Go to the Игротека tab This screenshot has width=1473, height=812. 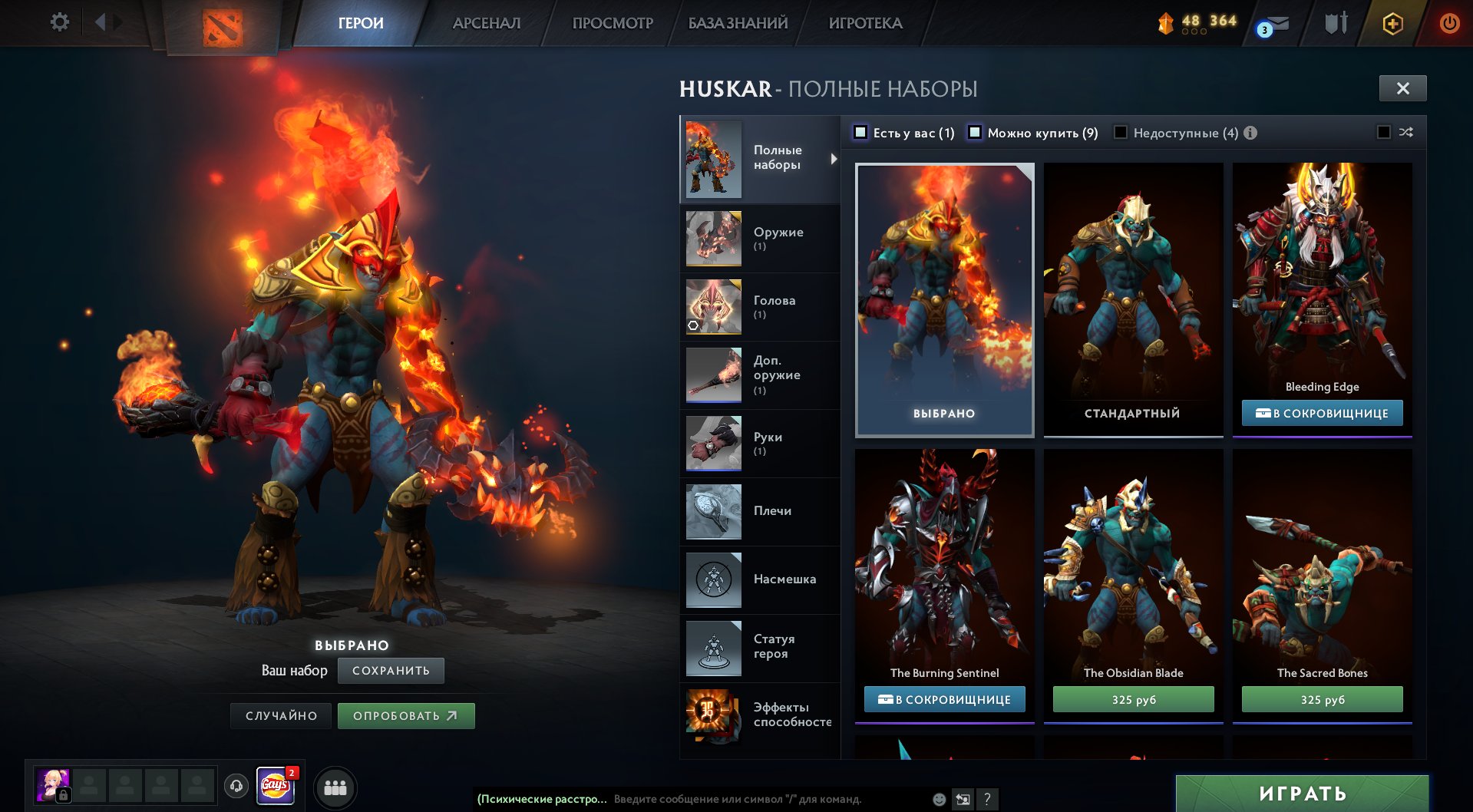865,23
